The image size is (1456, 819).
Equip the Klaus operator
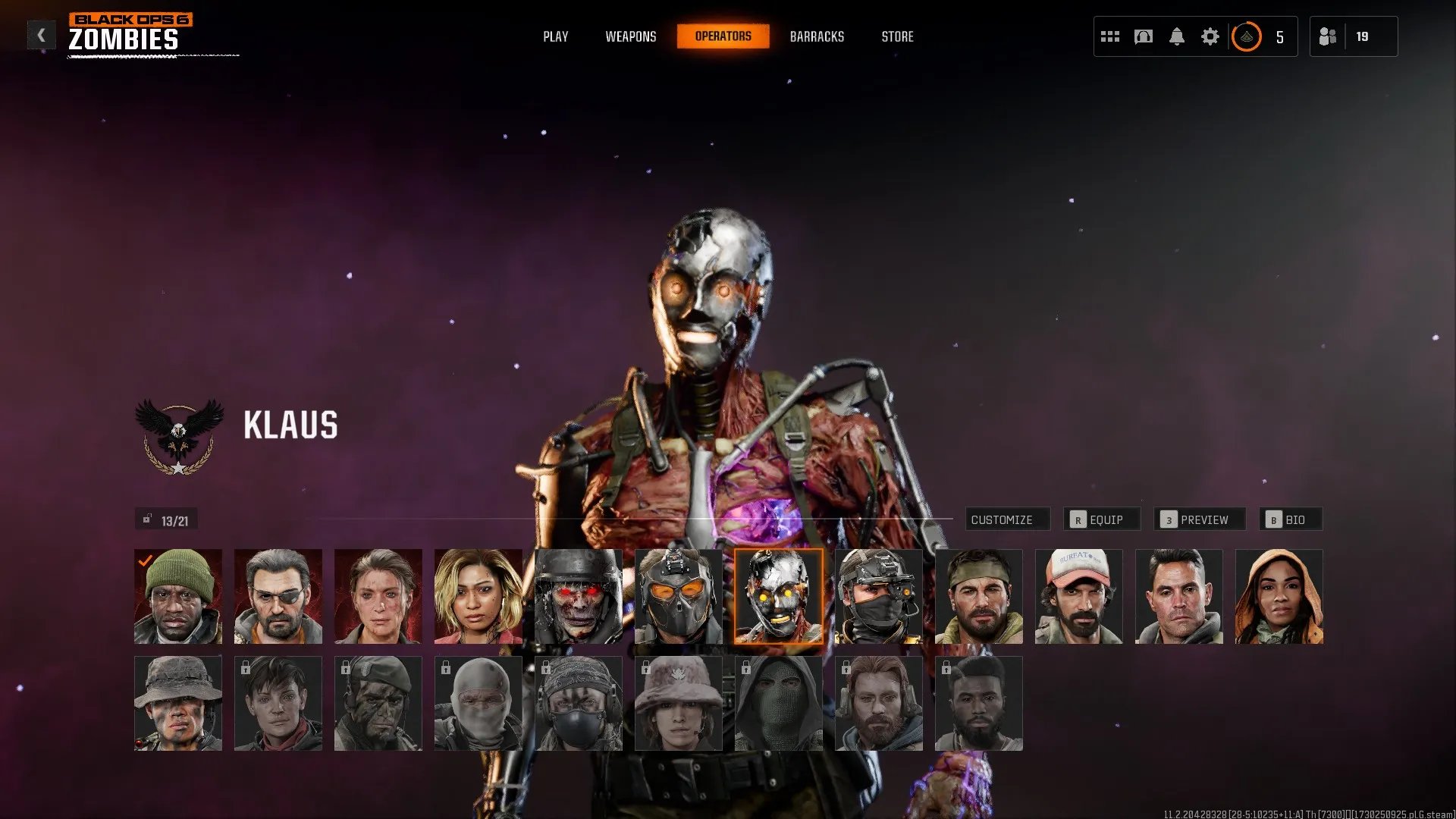(x=1101, y=519)
